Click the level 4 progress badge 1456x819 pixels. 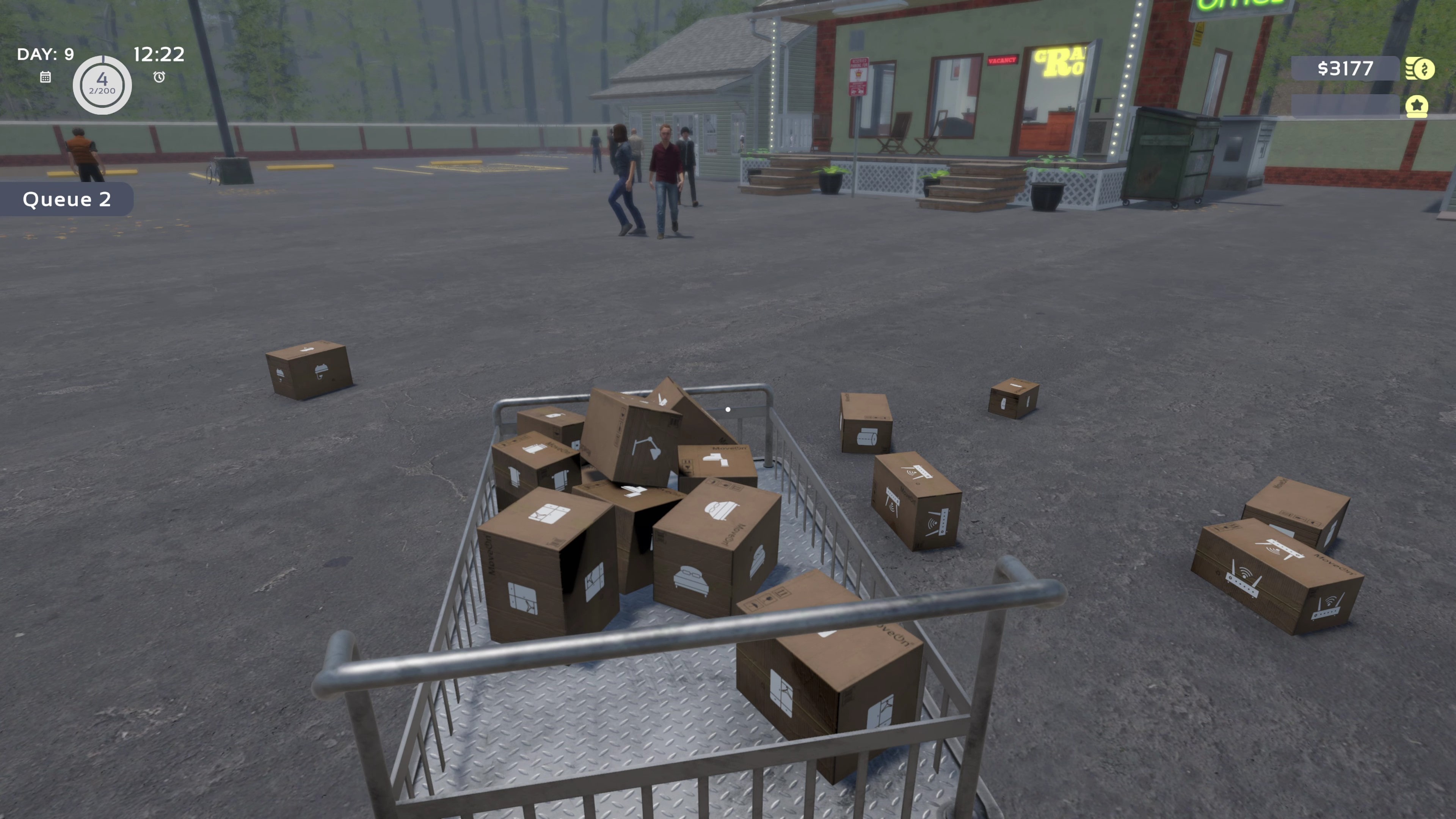[x=102, y=85]
